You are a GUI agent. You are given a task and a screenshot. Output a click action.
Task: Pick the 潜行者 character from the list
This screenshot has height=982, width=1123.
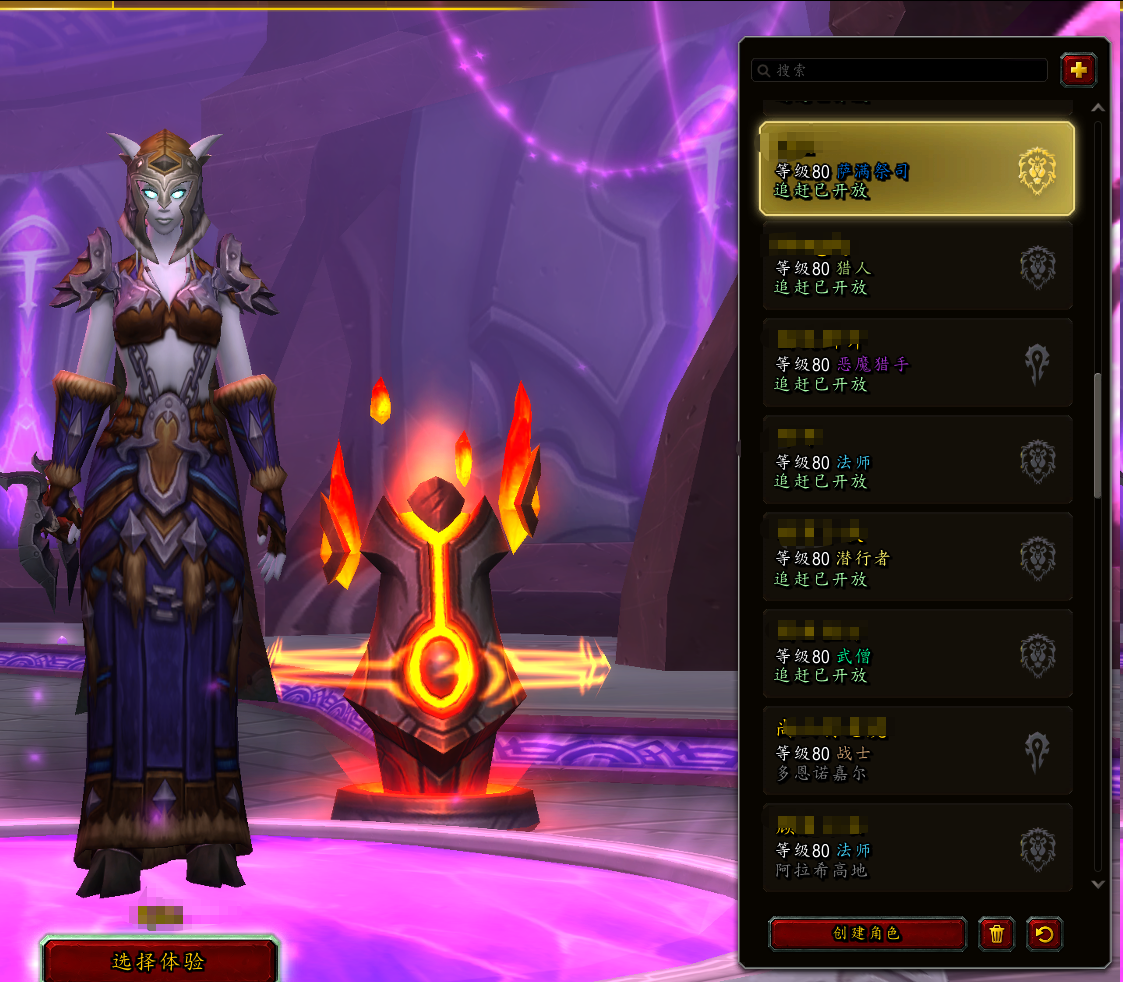(916, 557)
